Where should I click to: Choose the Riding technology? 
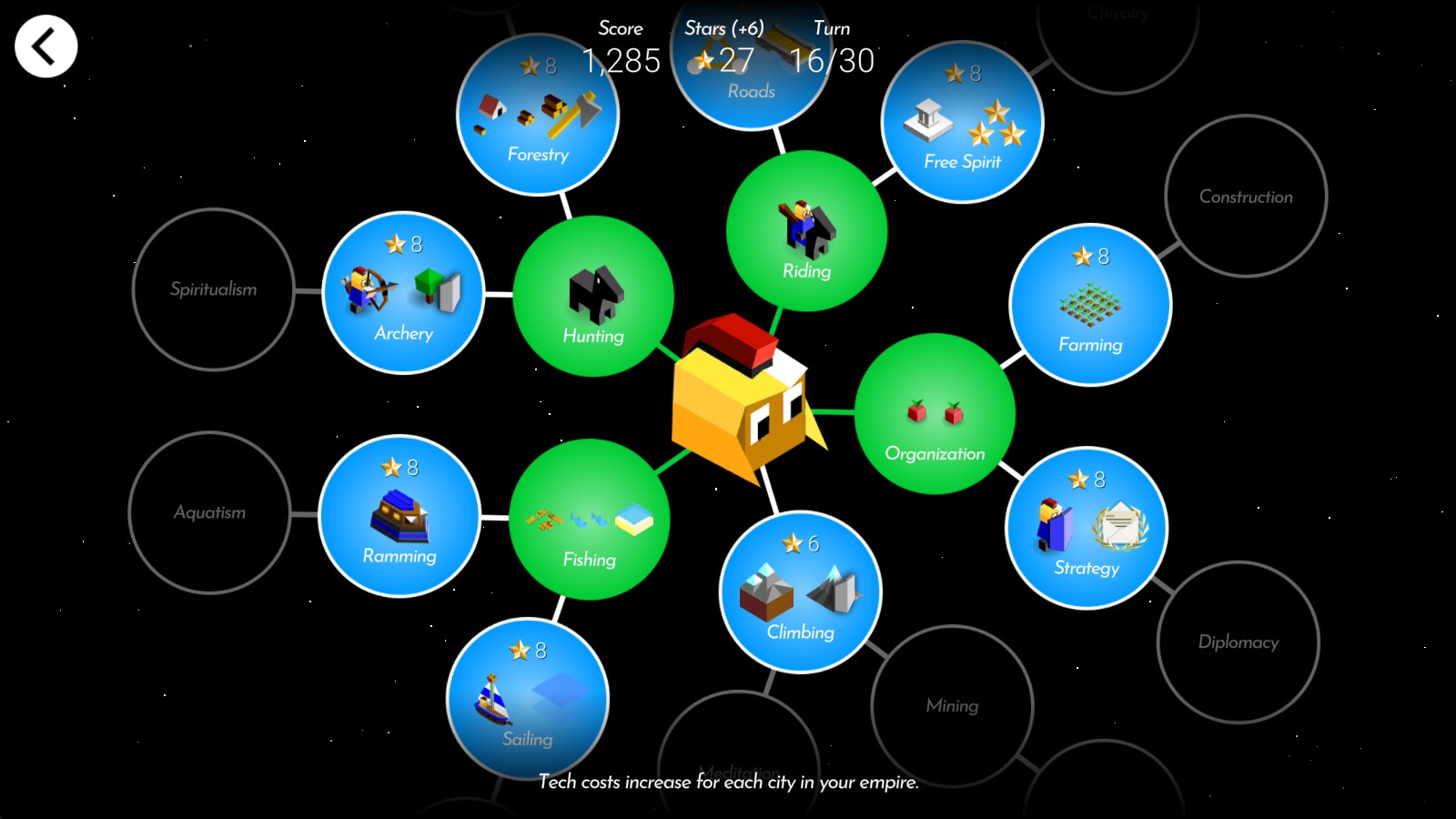806,231
